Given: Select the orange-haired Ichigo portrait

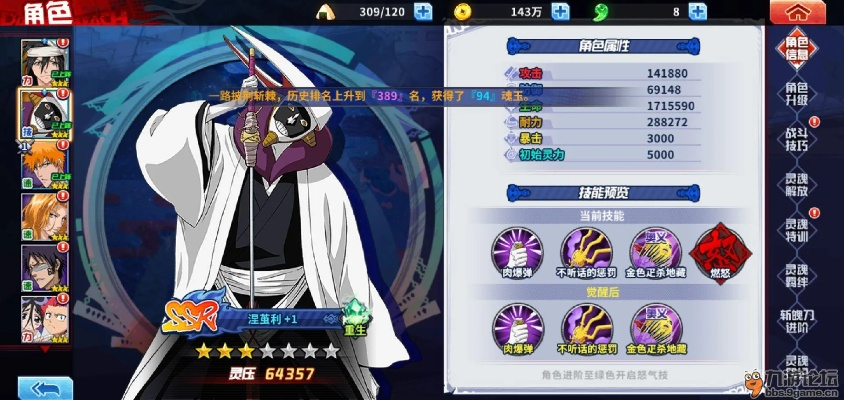Looking at the screenshot, I should point(44,164).
